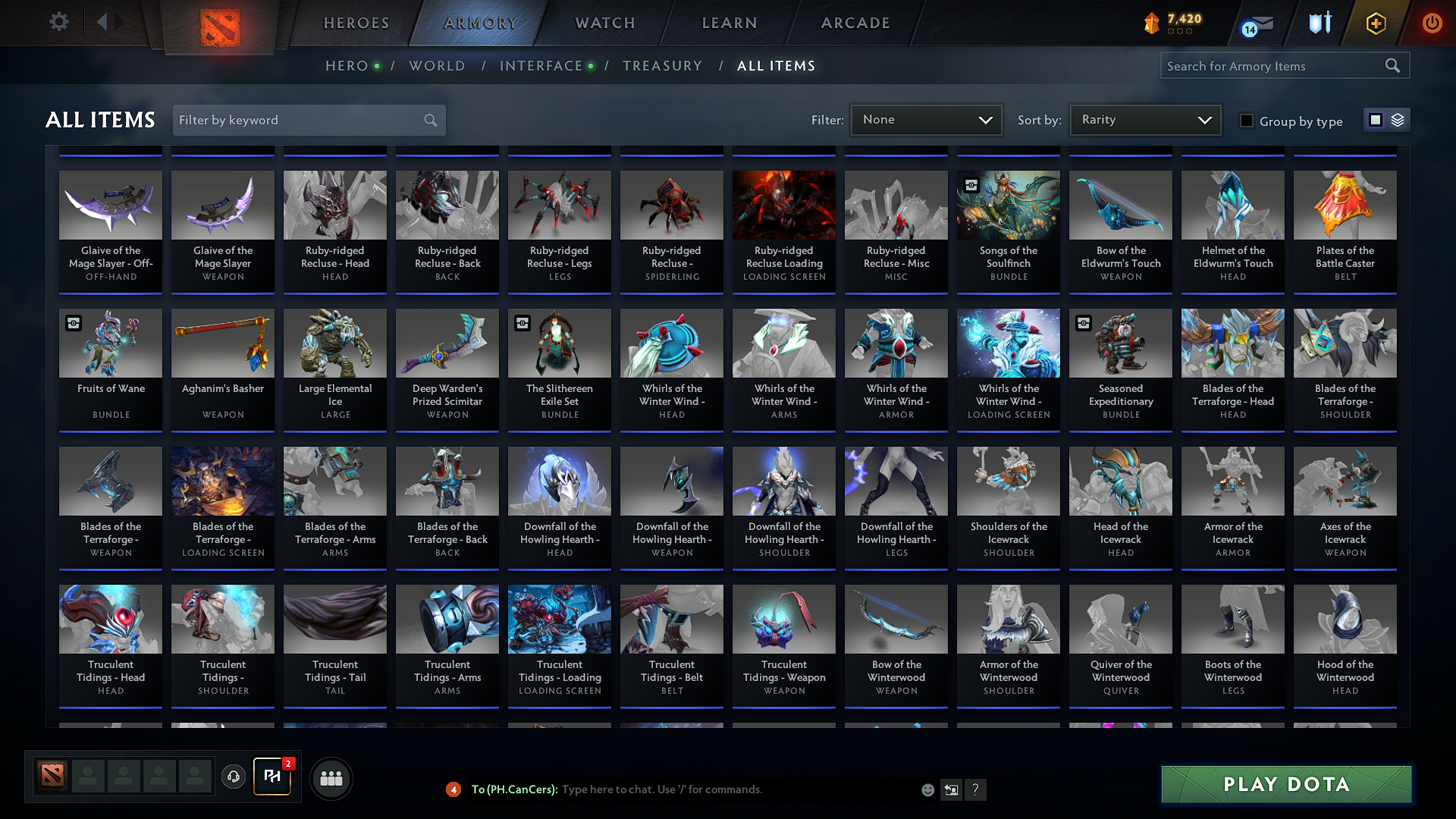Switch to the WATCH tab
Viewport: 1456px width, 819px height.
(604, 23)
